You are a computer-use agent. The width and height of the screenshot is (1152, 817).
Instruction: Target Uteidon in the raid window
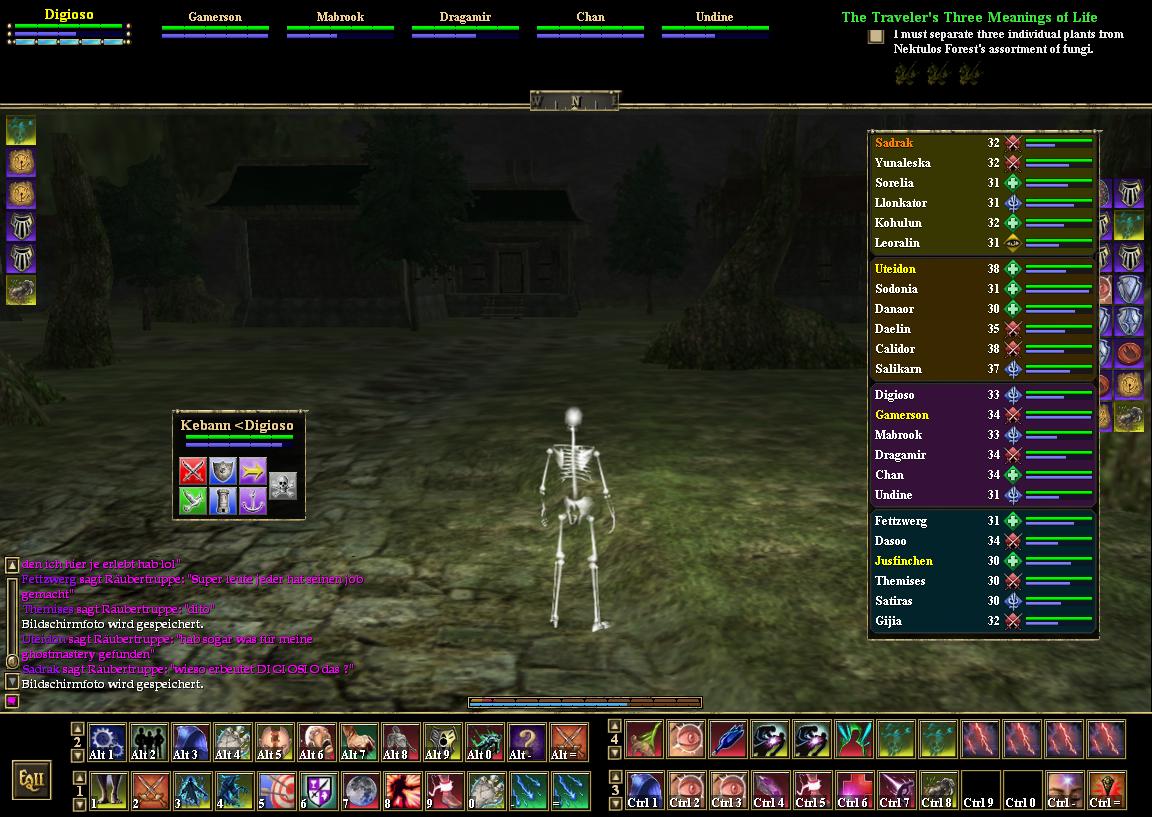895,269
